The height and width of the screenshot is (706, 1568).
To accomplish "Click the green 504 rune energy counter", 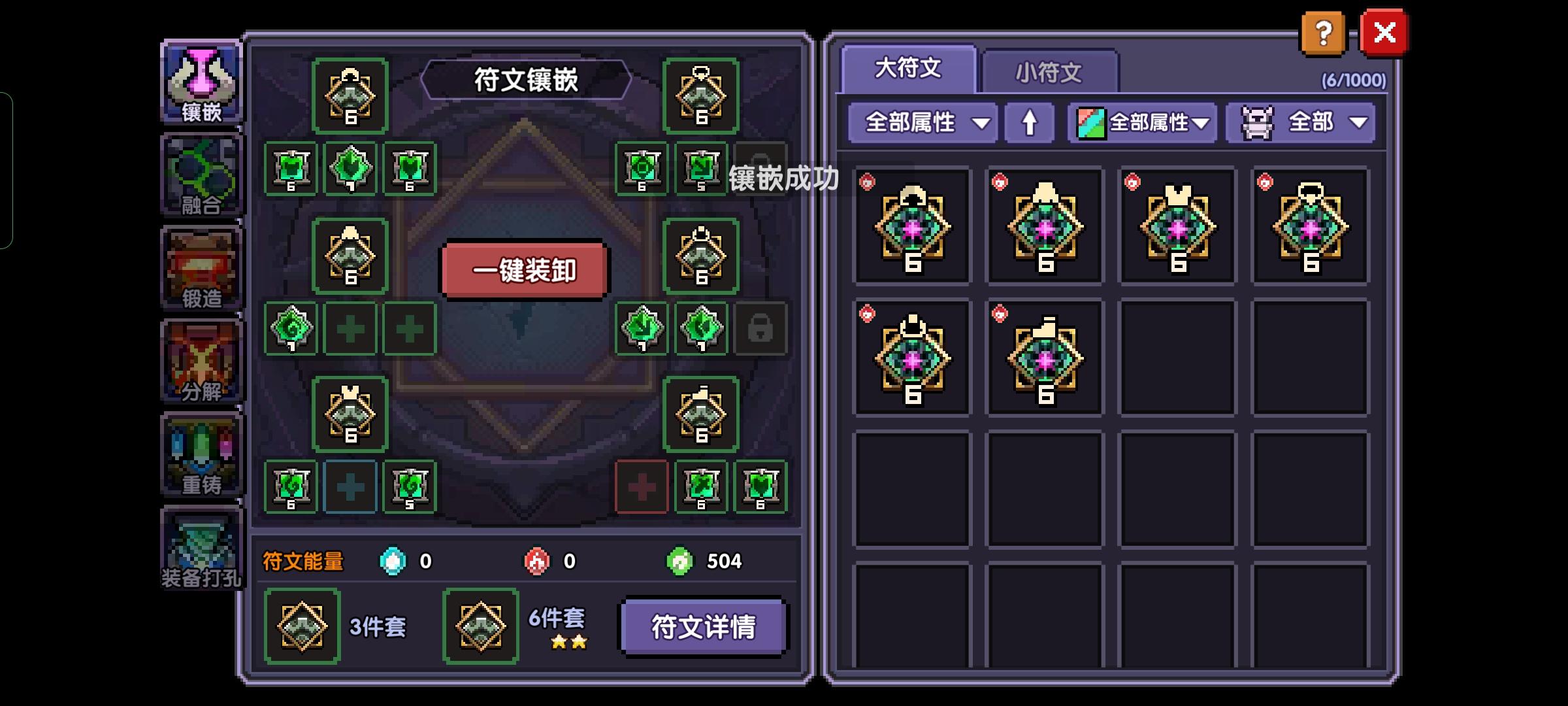I will pos(704,561).
